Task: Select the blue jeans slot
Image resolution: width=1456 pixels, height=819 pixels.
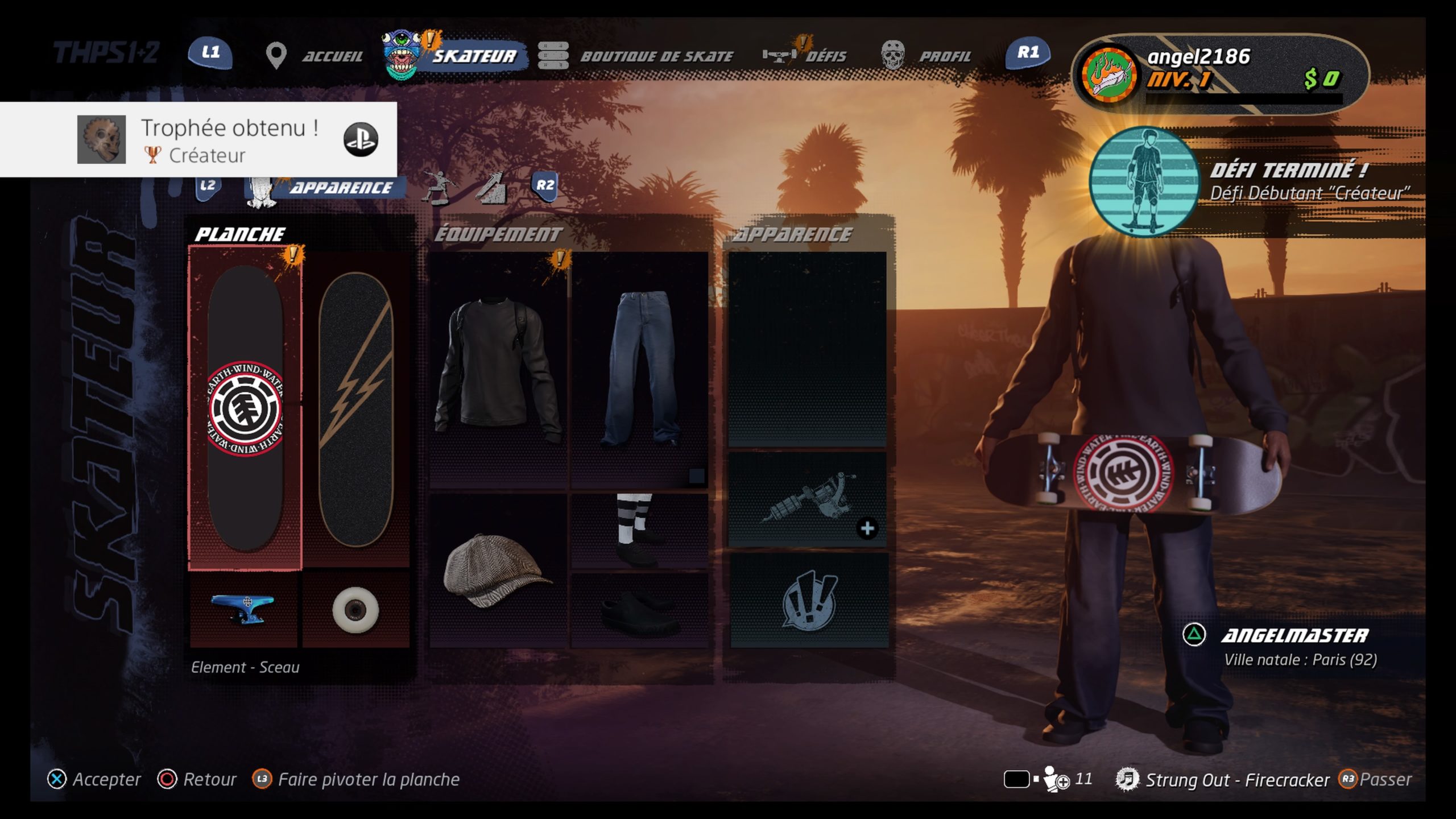Action: pos(639,370)
